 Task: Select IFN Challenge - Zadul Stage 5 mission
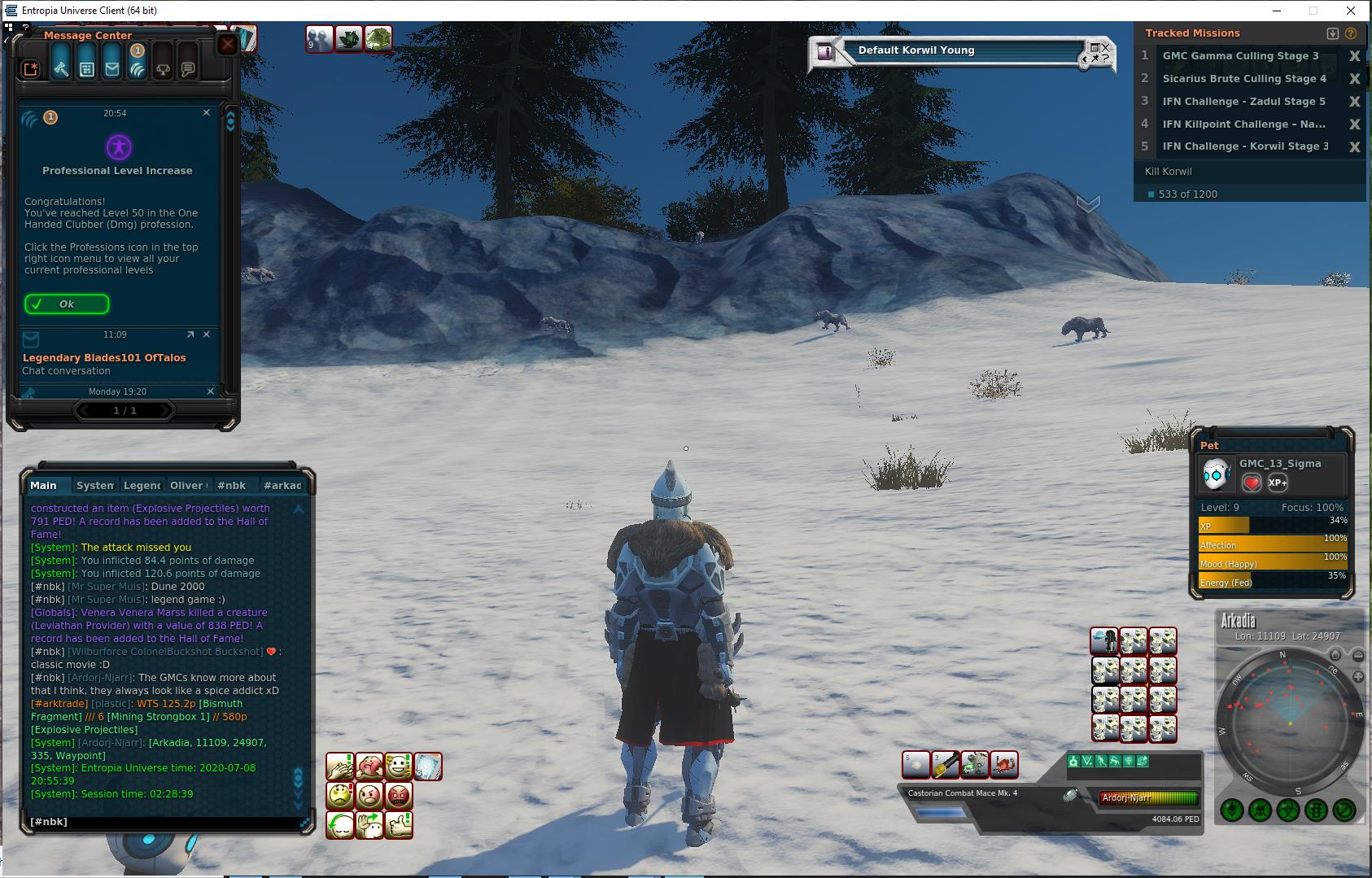coord(1243,102)
